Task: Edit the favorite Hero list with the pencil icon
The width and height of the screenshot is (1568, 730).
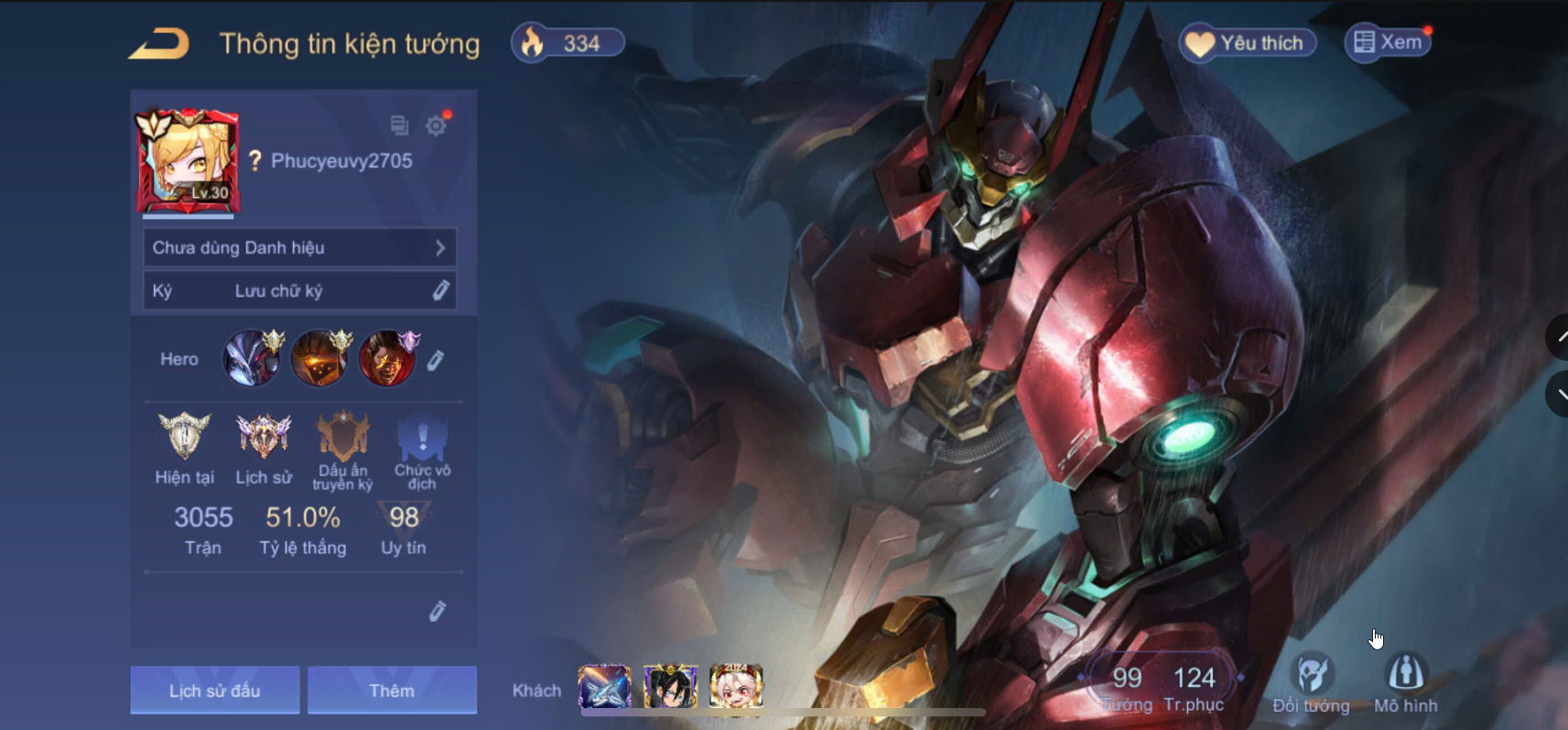Action: (x=437, y=359)
